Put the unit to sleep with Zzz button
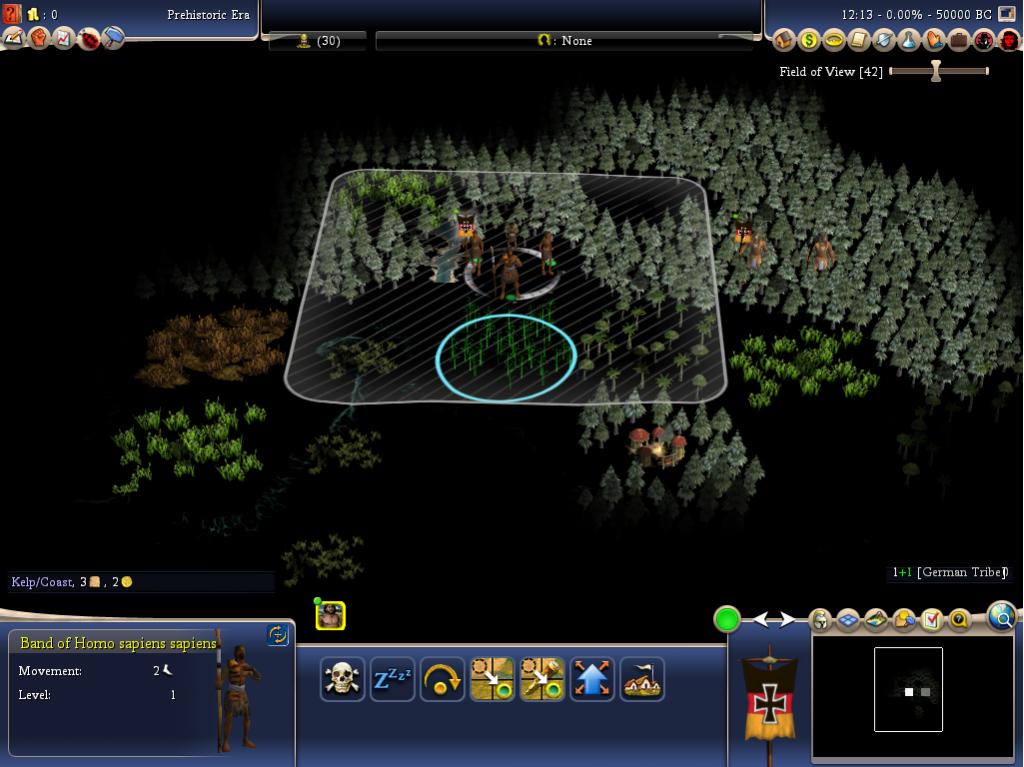The height and width of the screenshot is (767, 1024). 392,680
